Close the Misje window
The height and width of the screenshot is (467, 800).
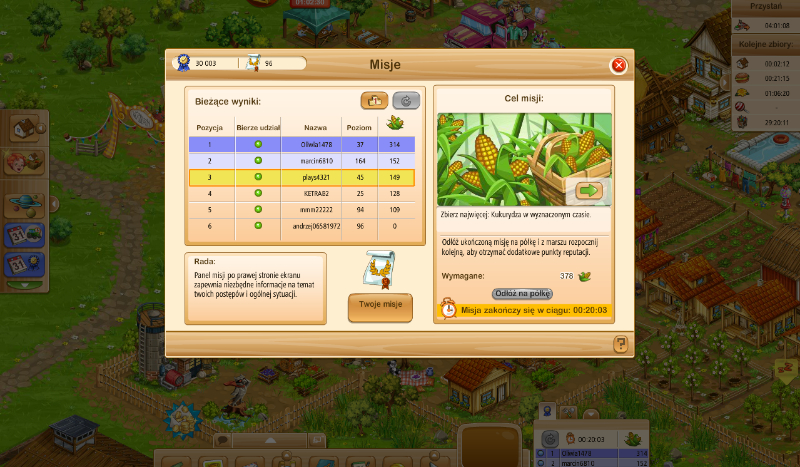point(618,66)
